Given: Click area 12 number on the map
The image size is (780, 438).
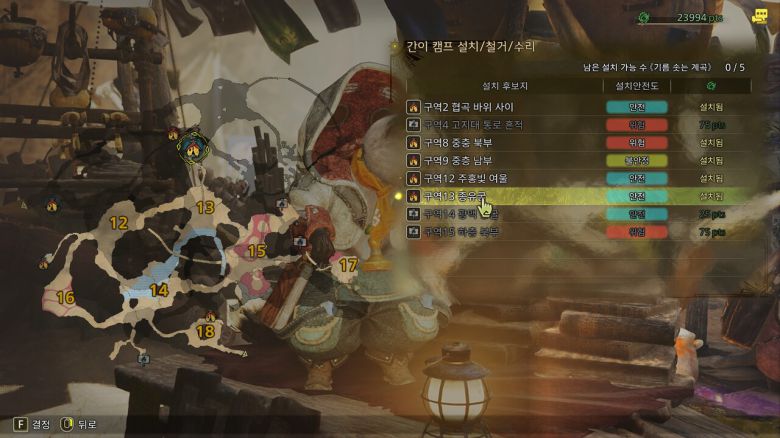Looking at the screenshot, I should (x=119, y=224).
